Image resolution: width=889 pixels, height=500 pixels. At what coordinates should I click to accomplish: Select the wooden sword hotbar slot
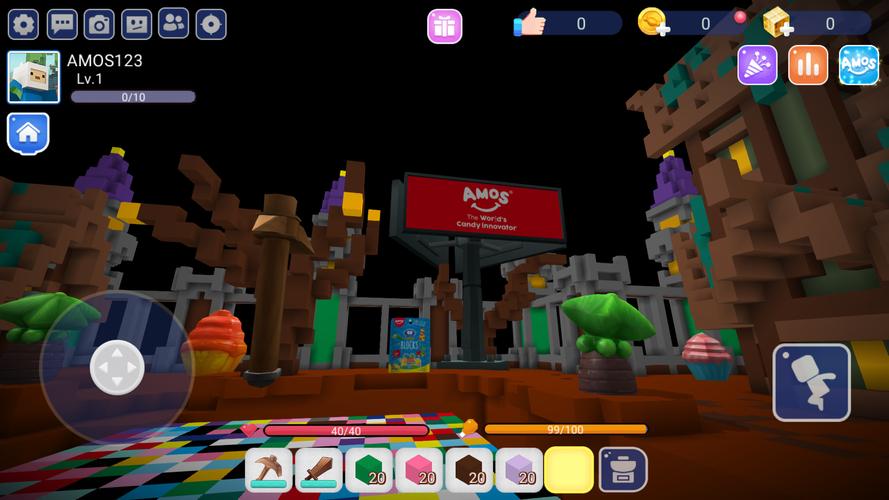319,470
